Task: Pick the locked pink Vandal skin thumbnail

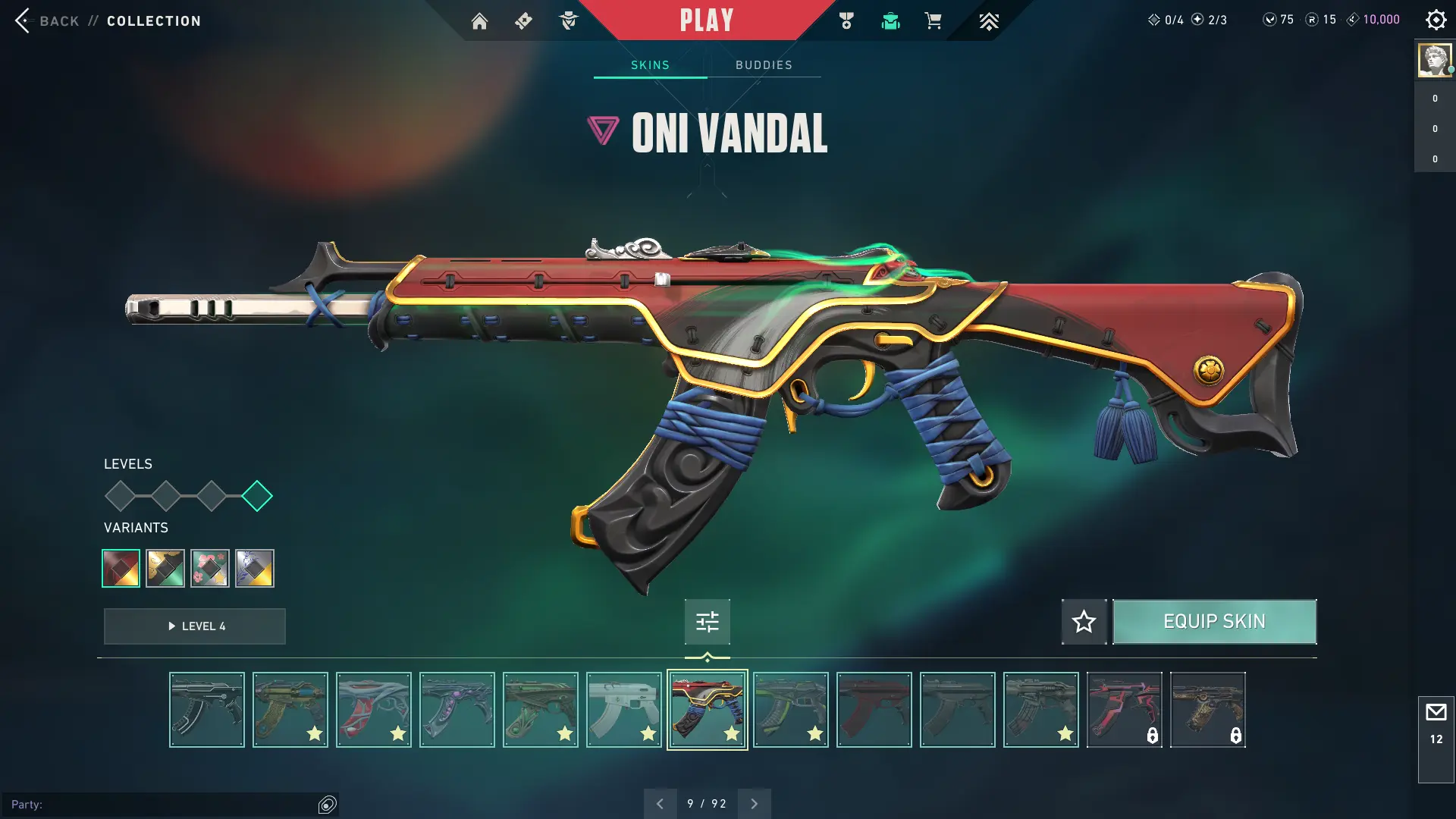Action: [1124, 710]
